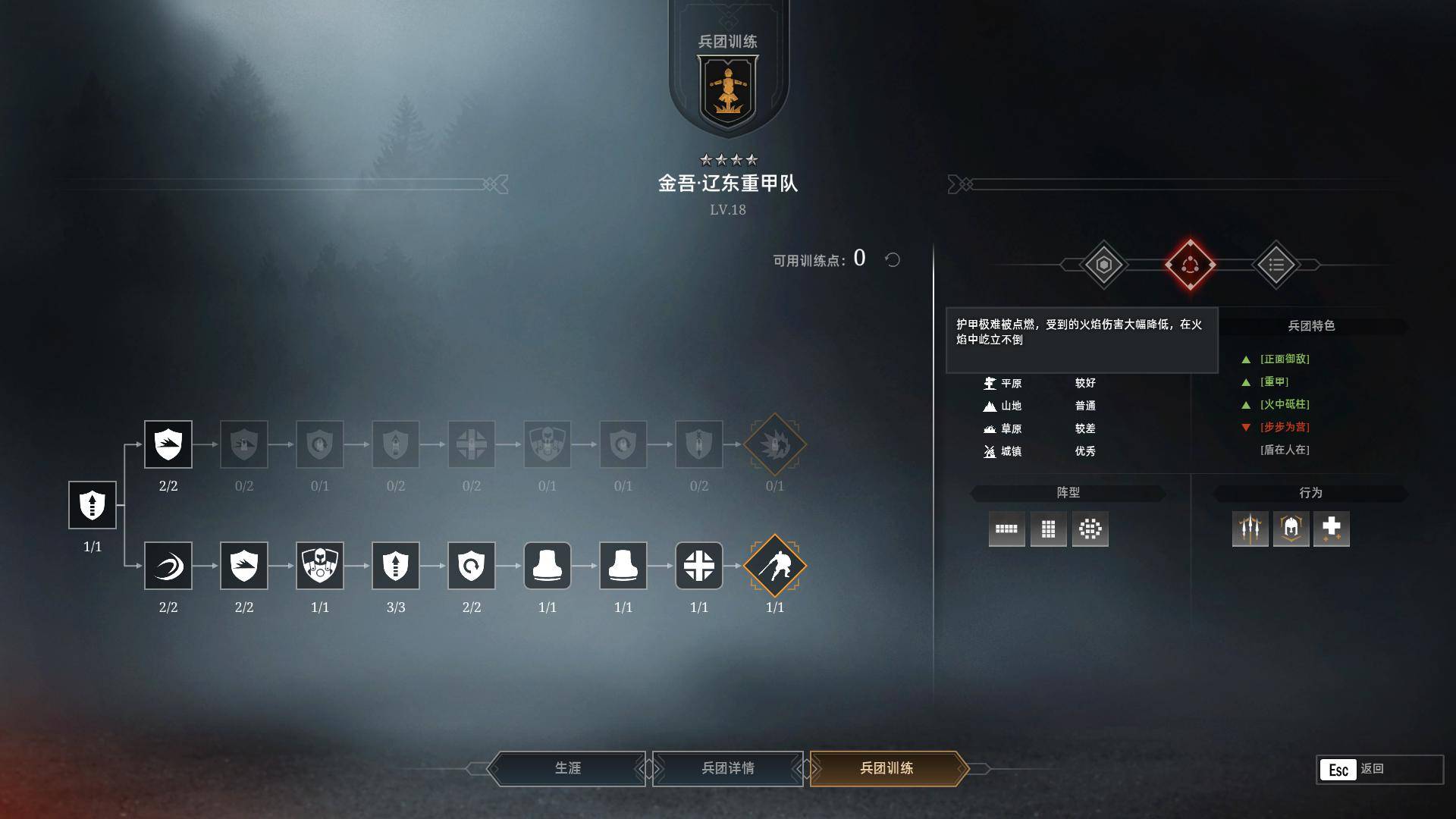Open the 兵团详情 tab
The image size is (1456, 819).
coord(728,768)
